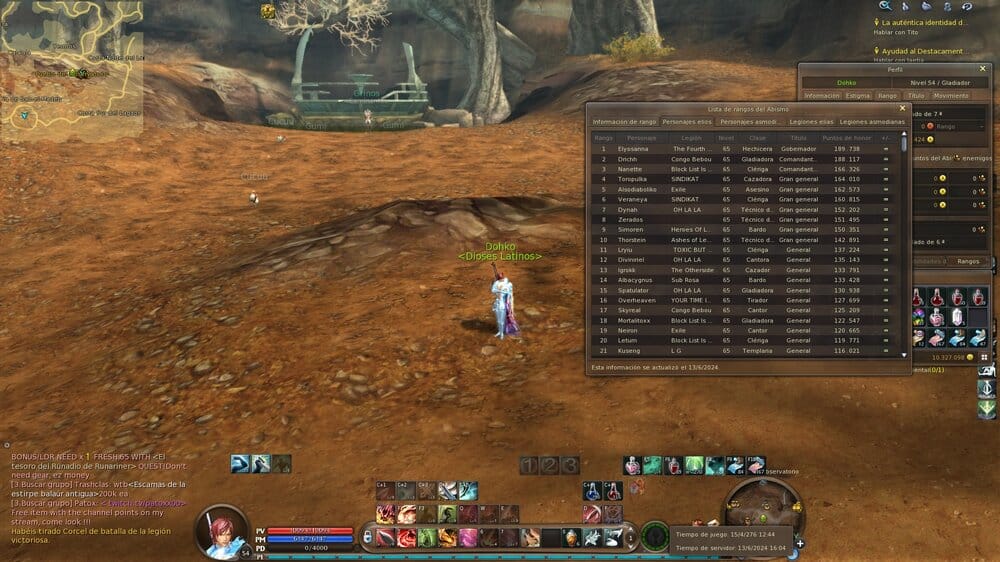
Task: Open the Estigma tab in Perfil
Action: tap(857, 96)
